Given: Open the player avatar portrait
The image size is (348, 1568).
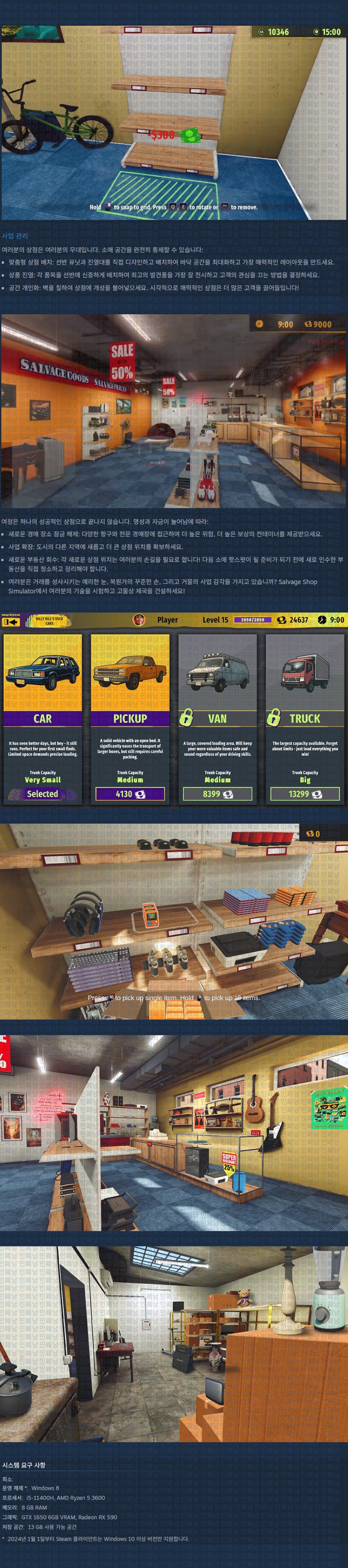Looking at the screenshot, I should 139,619.
